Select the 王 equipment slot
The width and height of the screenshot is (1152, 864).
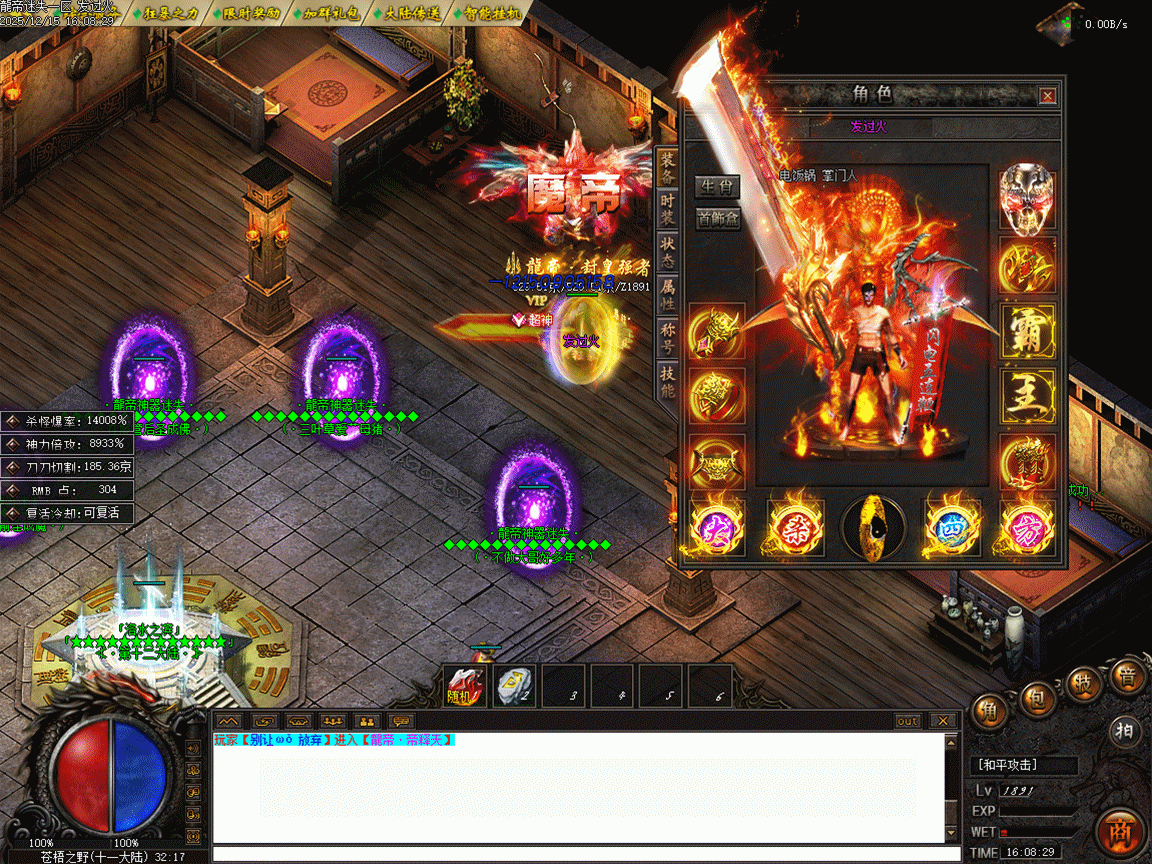tap(1028, 397)
